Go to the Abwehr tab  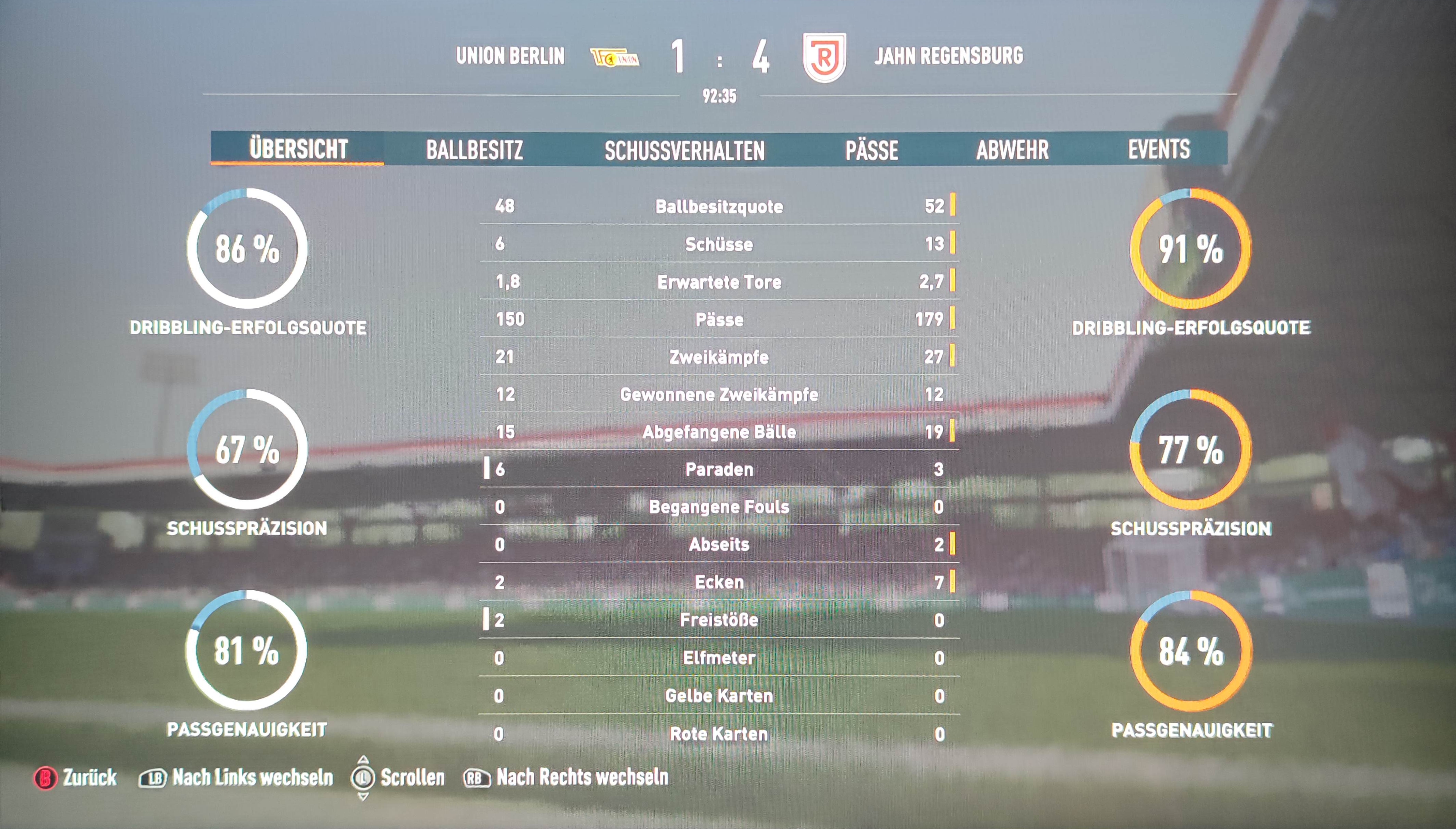pos(1012,150)
